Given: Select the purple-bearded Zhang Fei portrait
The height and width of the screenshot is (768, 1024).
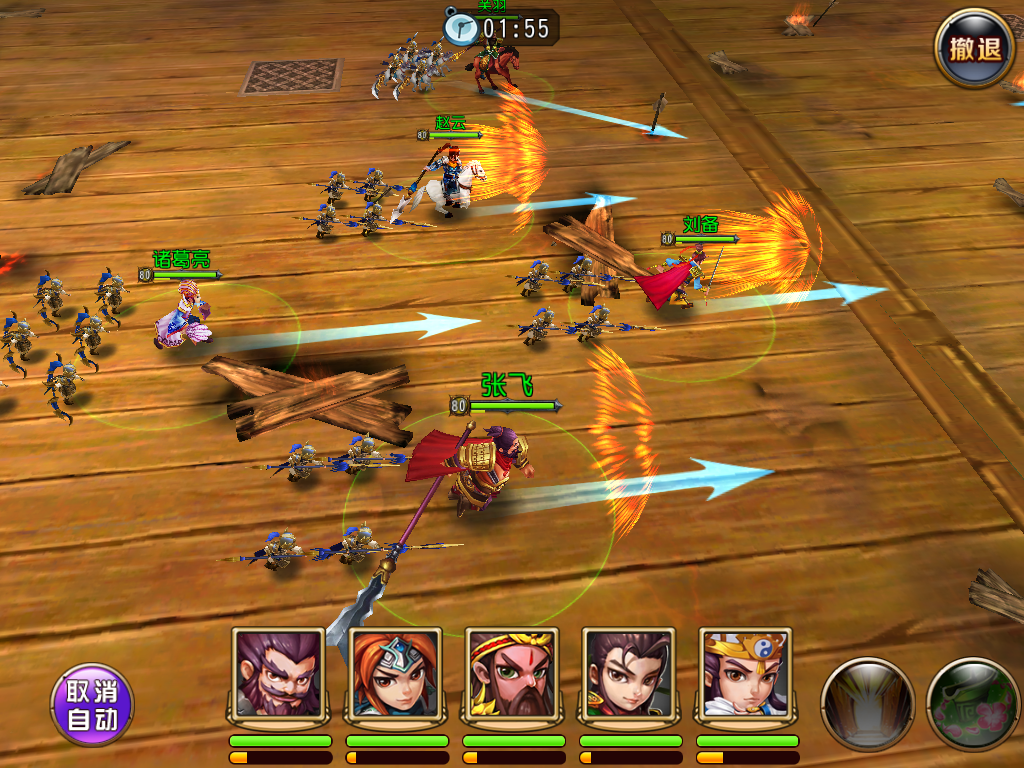Looking at the screenshot, I should 279,674.
